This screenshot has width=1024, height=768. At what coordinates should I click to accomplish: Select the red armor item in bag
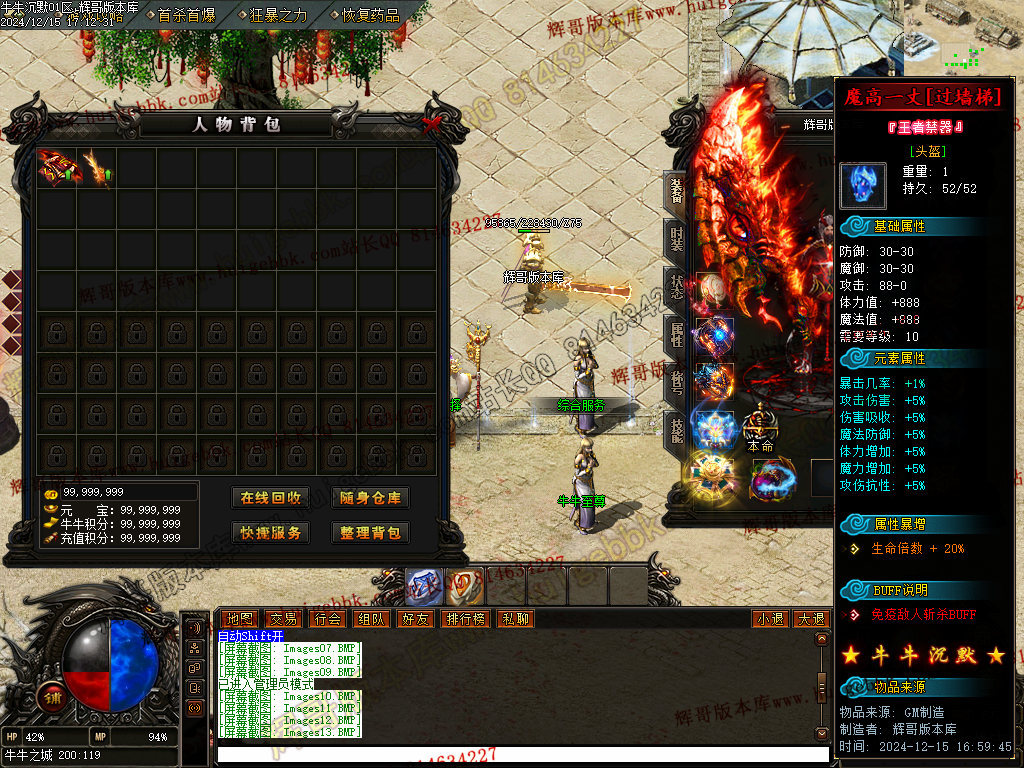pos(56,167)
